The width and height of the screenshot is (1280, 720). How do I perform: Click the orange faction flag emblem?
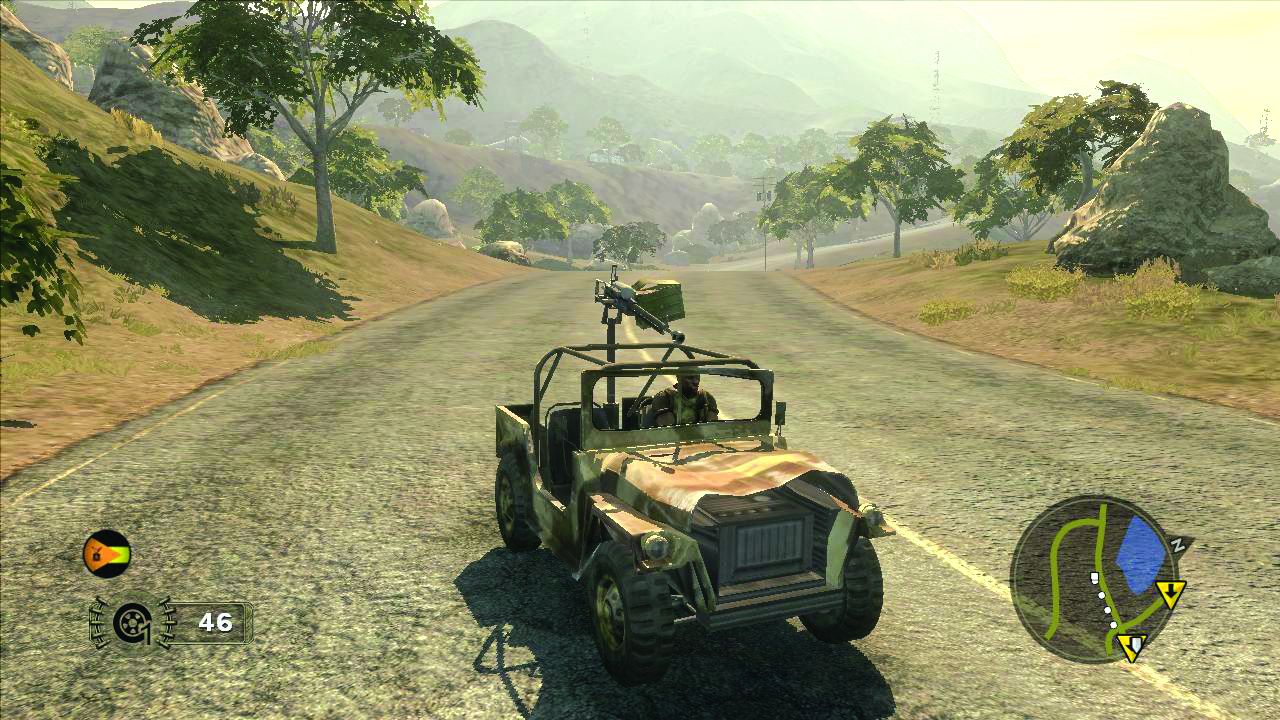(x=106, y=553)
